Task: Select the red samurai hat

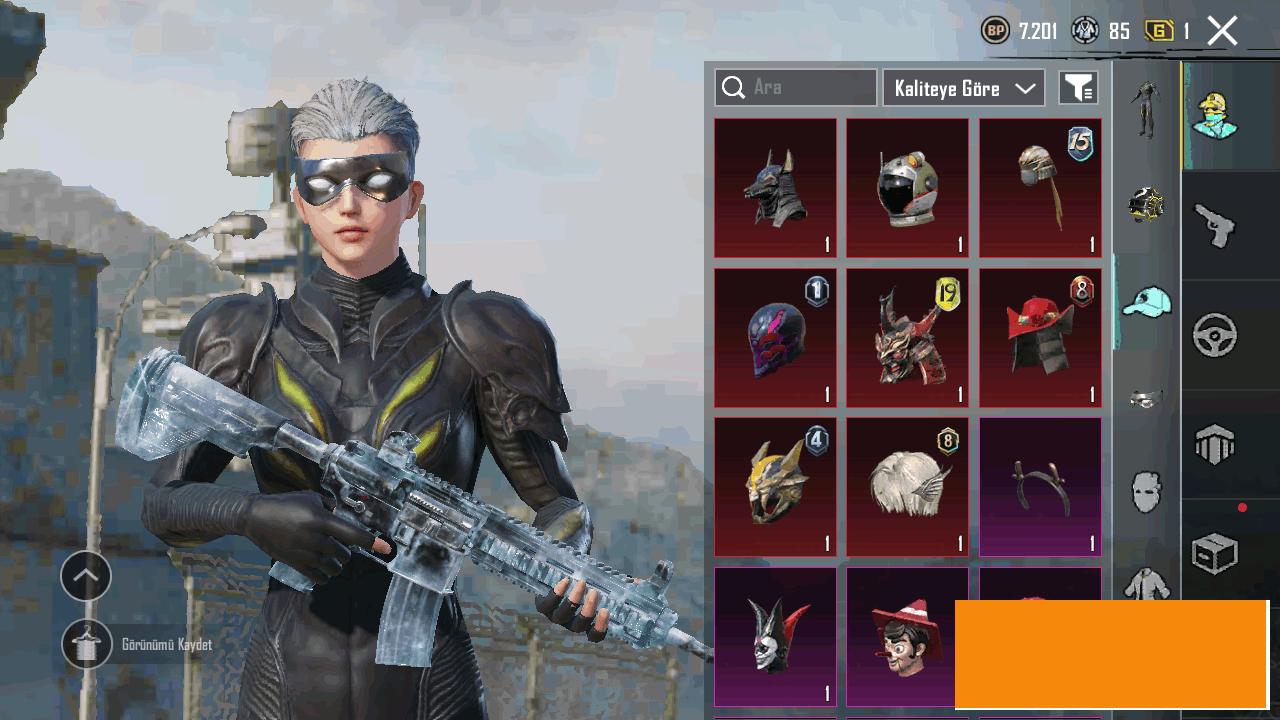Action: (x=1040, y=338)
